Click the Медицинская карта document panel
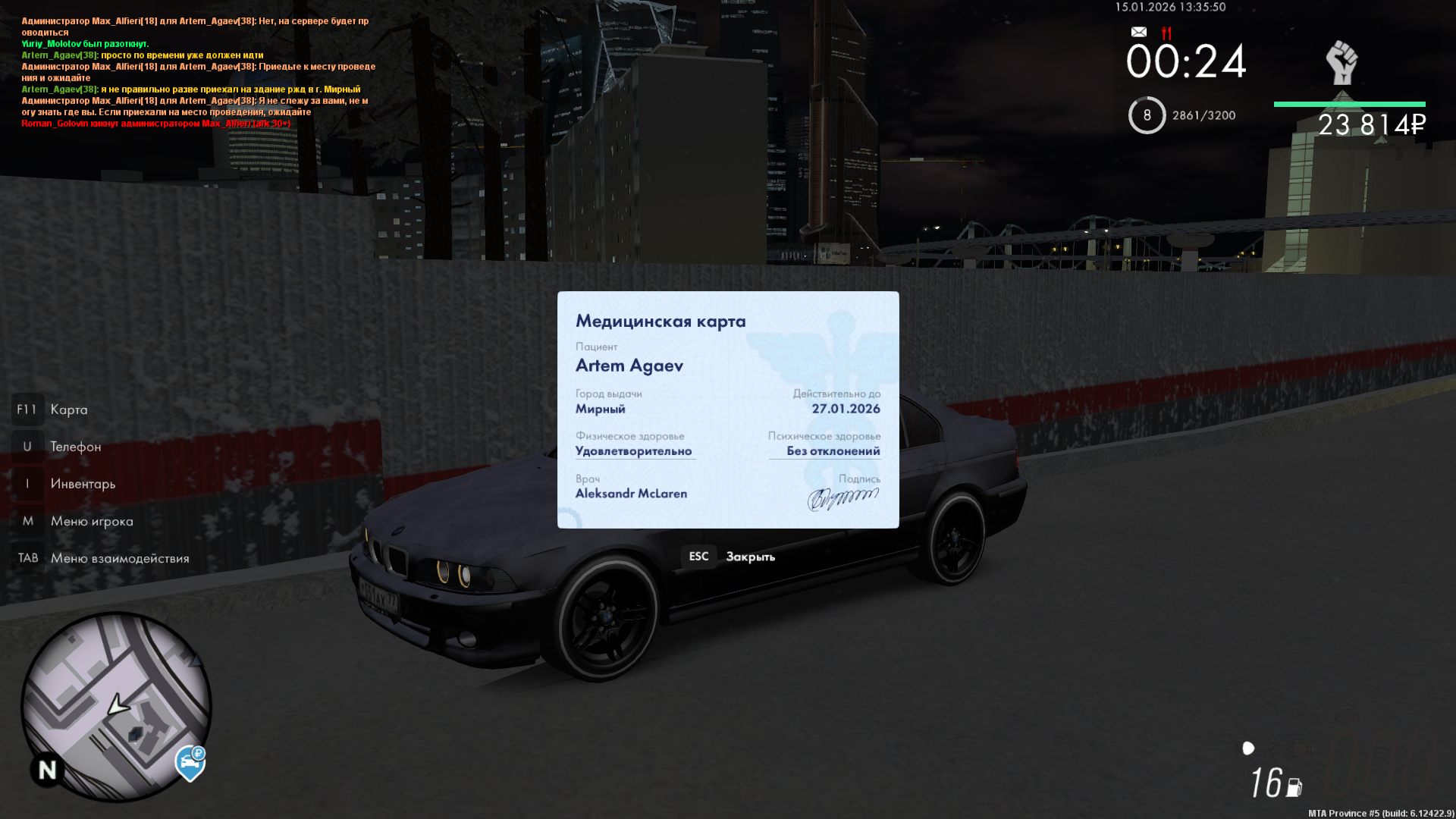 point(728,409)
